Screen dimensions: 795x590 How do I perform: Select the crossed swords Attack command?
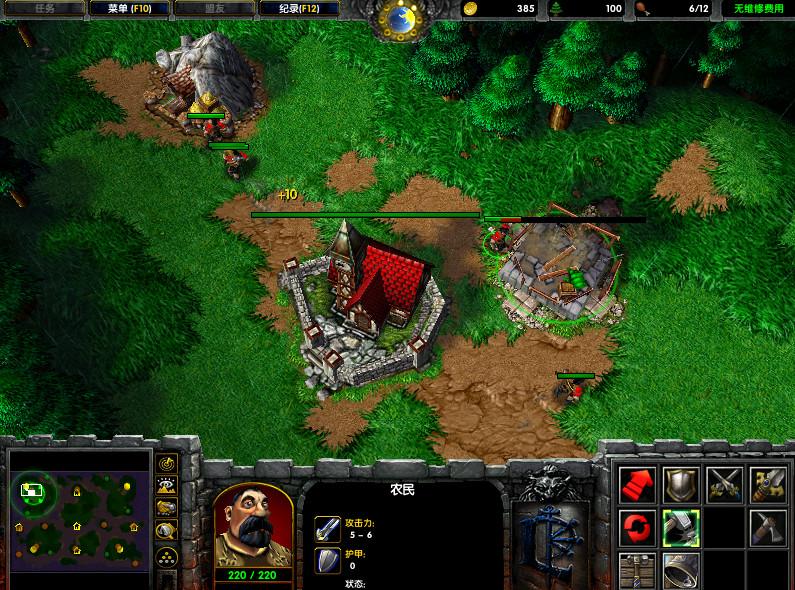(724, 484)
